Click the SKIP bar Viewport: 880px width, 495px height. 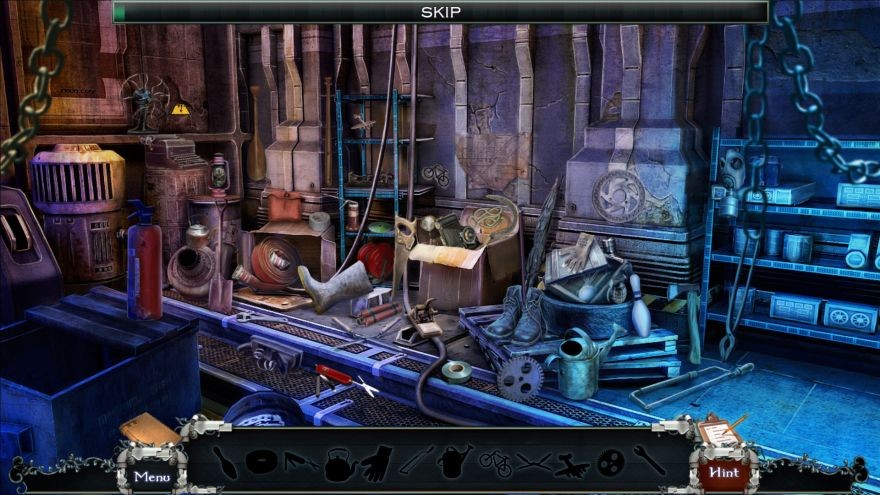pos(440,12)
